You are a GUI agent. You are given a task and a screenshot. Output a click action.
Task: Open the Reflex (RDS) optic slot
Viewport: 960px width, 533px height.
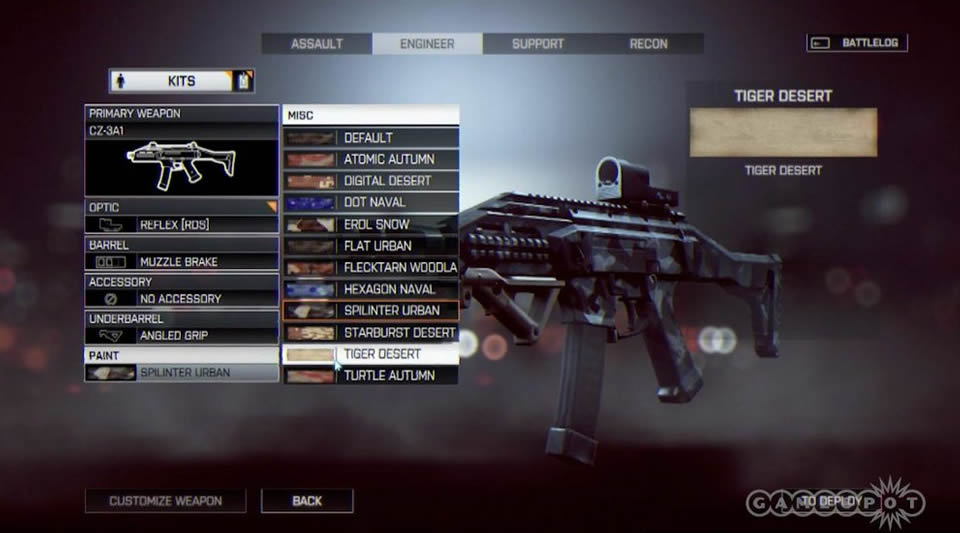pos(181,224)
